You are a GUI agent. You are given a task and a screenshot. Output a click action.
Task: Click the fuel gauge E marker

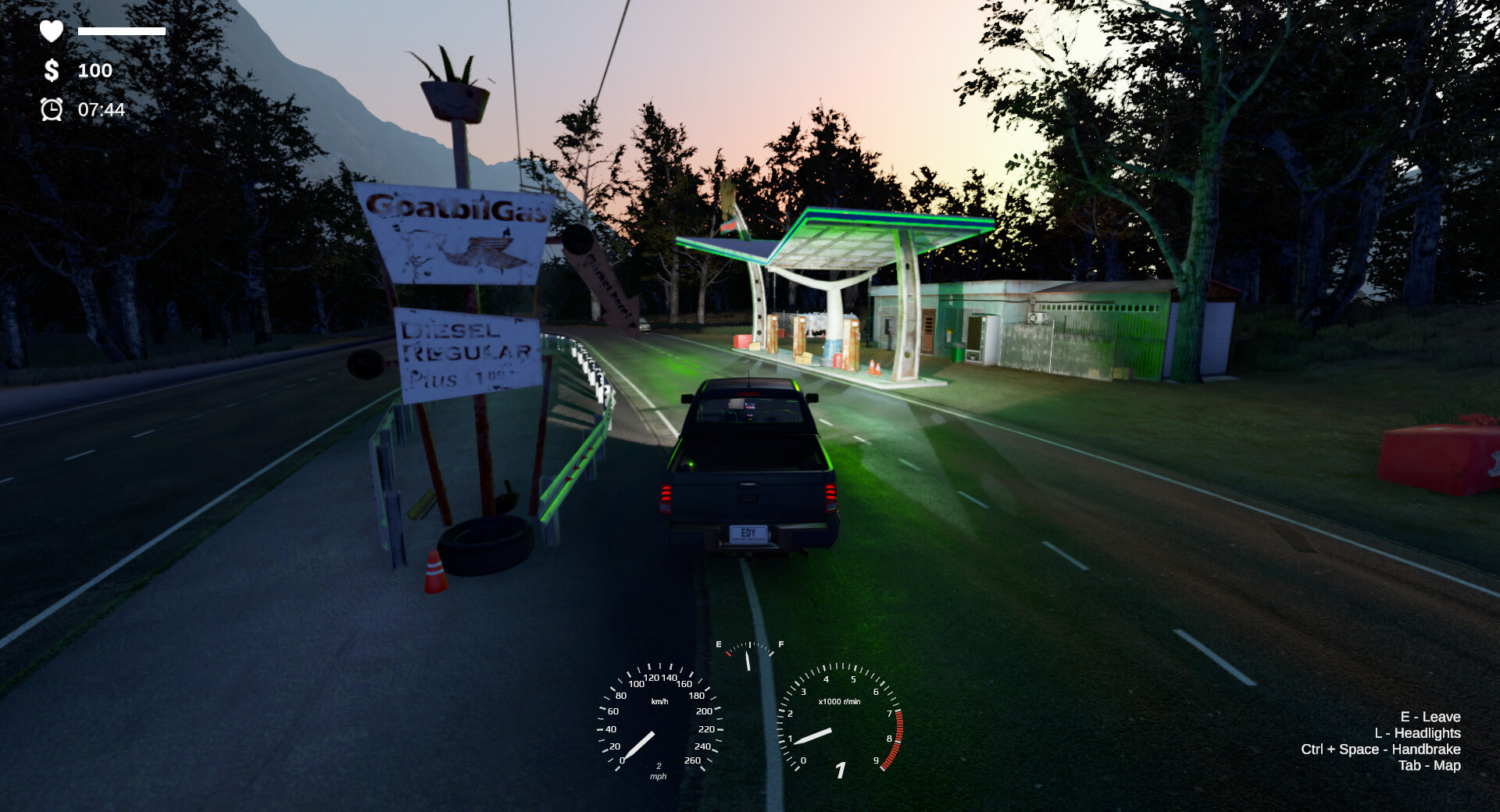click(719, 645)
